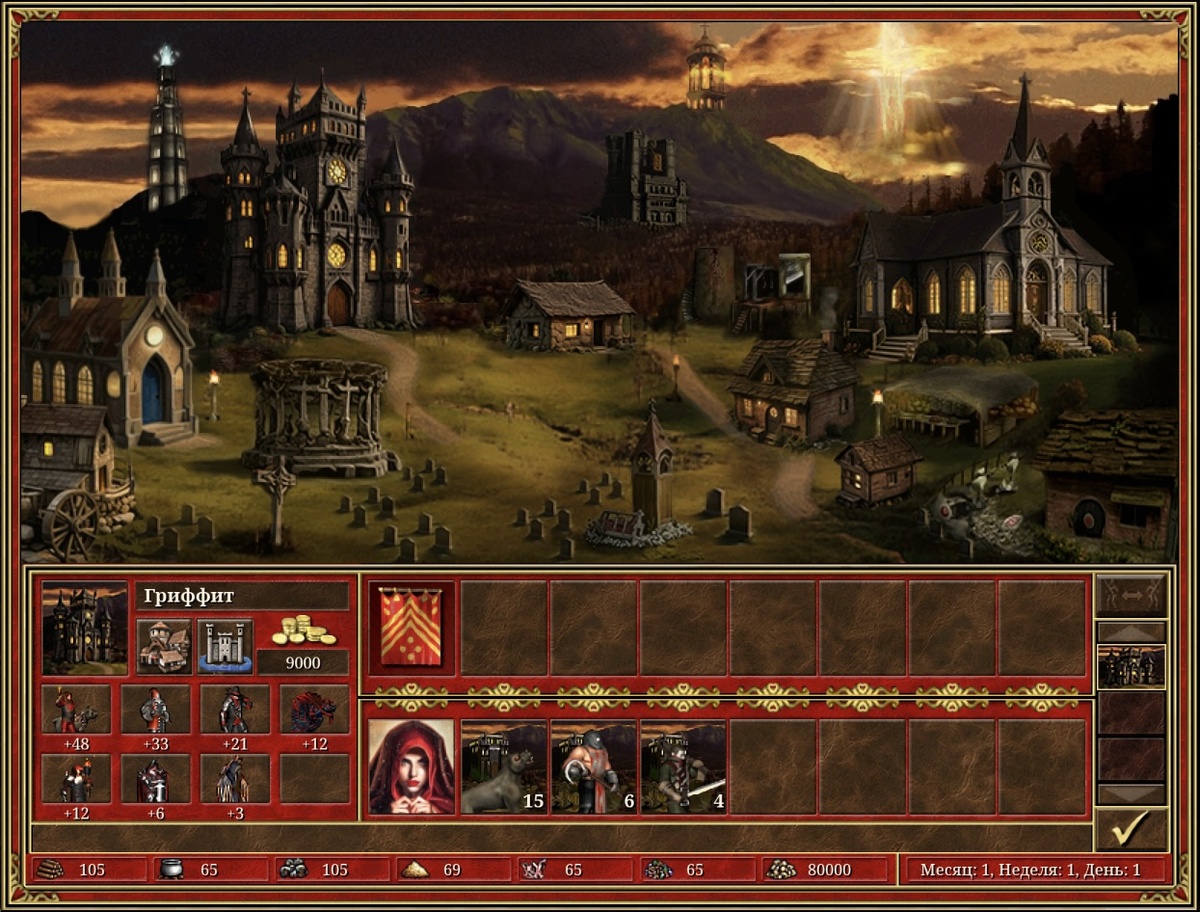Viewport: 1200px width, 912px height.
Task: Open the large Гриффит town portrait
Action: 85,628
